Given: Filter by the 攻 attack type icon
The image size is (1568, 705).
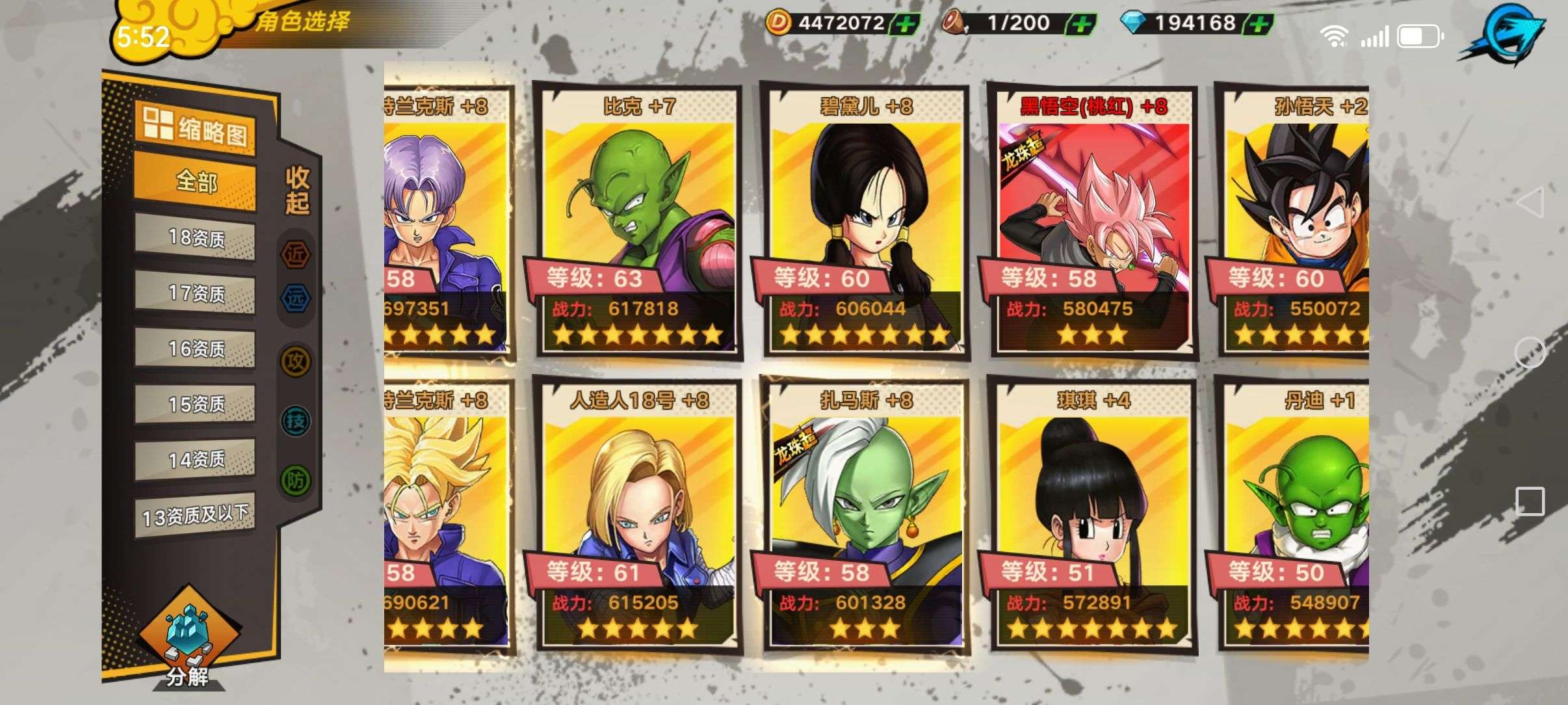Looking at the screenshot, I should point(296,361).
